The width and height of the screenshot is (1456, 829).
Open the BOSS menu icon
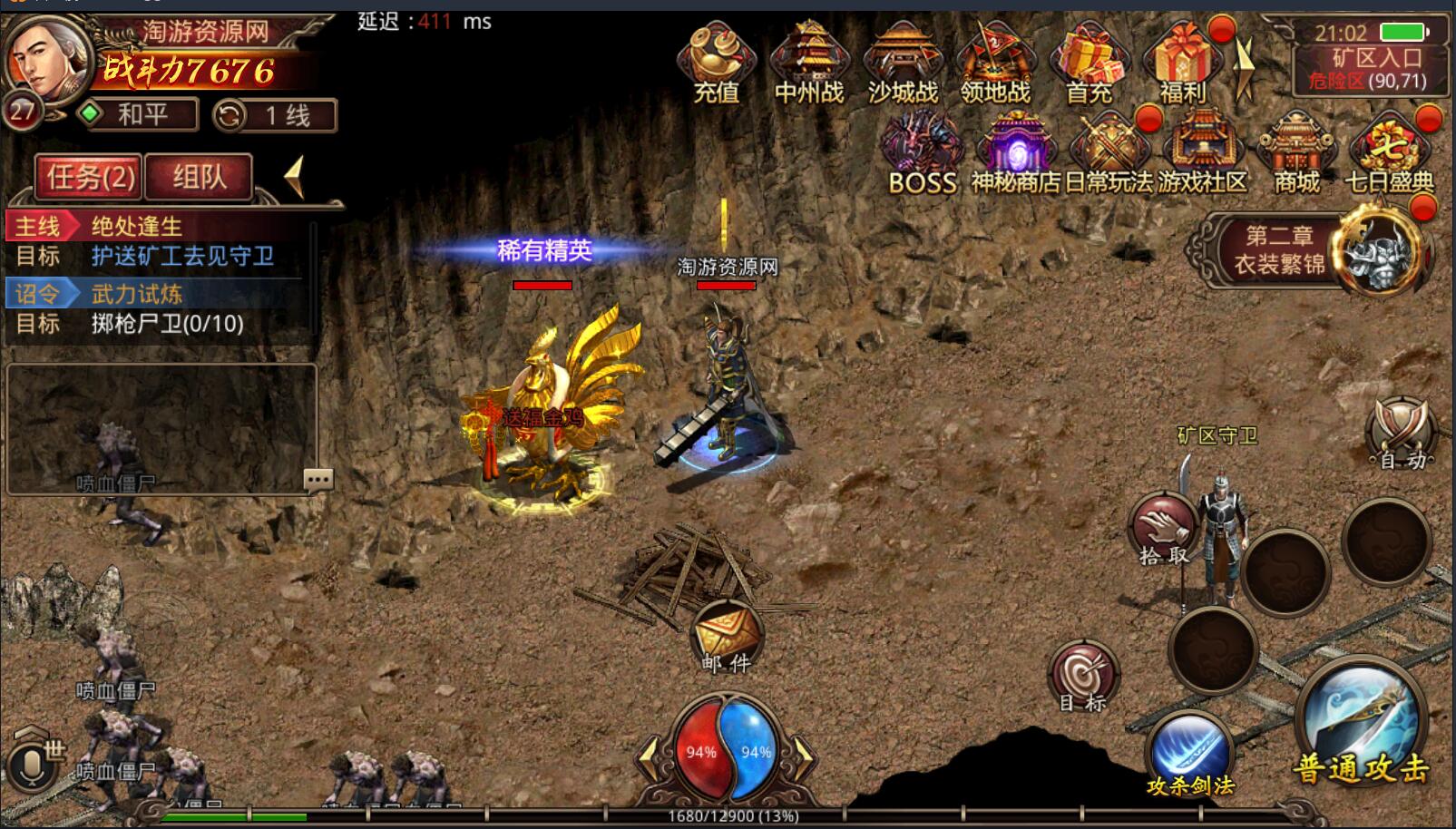click(923, 151)
